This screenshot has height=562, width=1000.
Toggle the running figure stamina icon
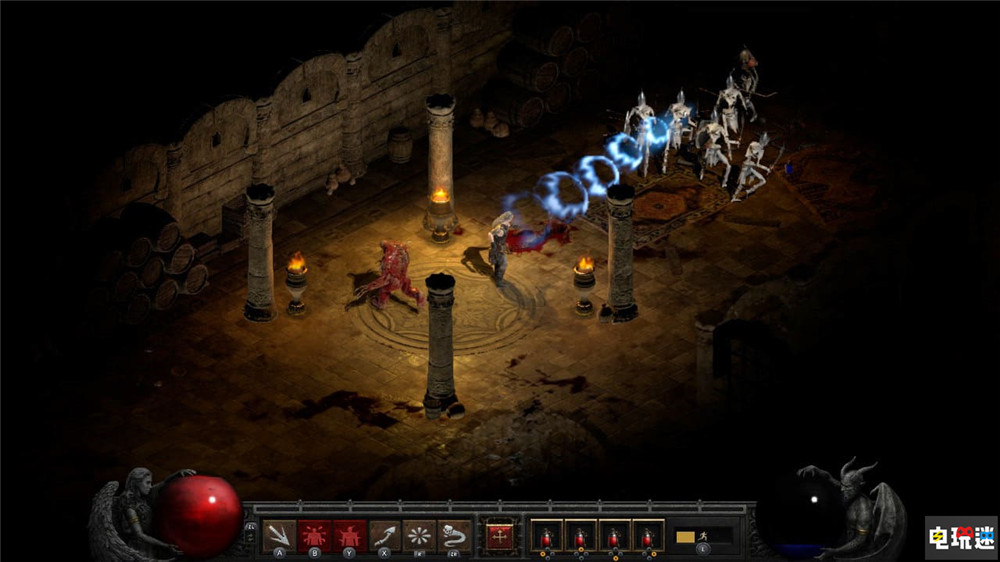coord(703,537)
